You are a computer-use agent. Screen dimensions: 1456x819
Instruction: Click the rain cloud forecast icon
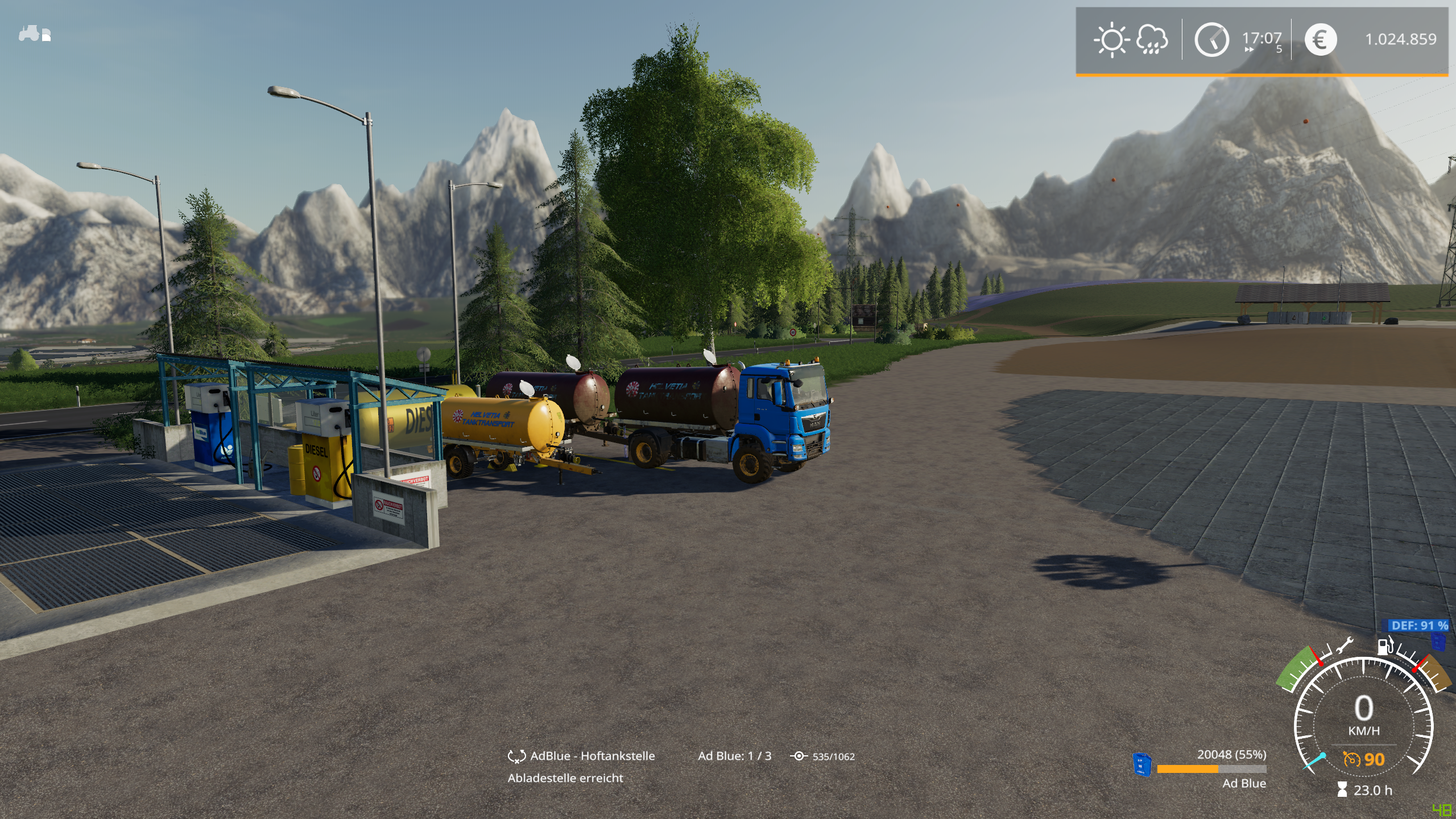(1152, 40)
